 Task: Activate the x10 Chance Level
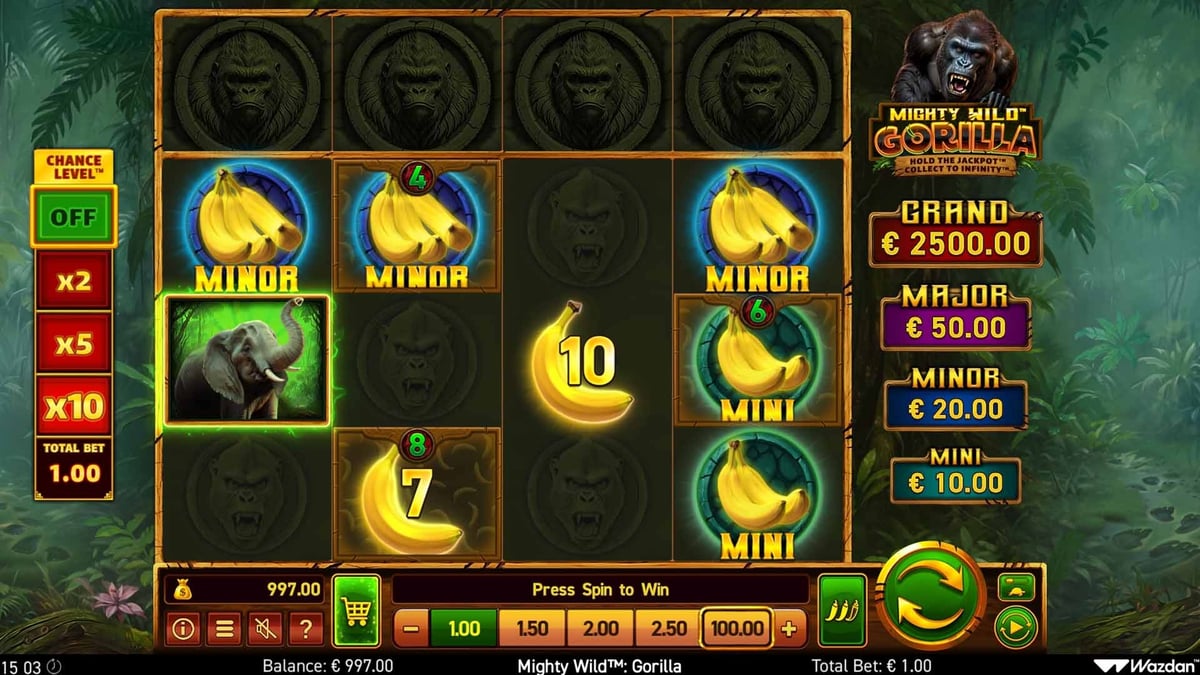74,406
